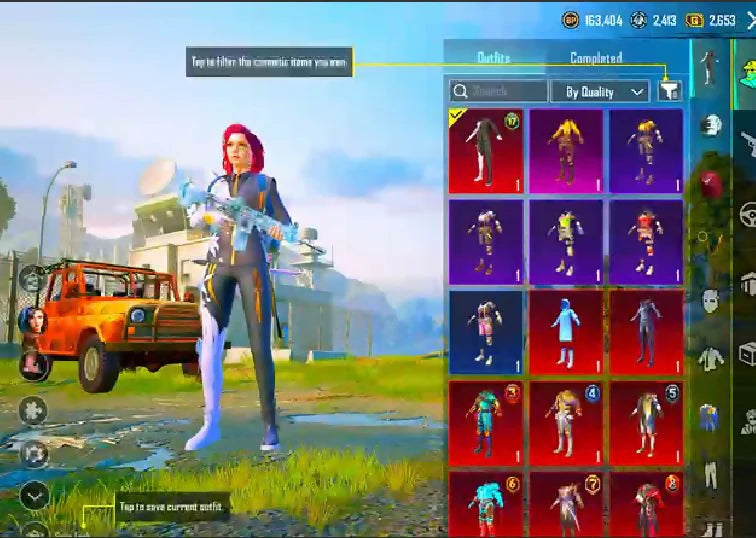Open the character face portrait button
Viewport: 756px width, 538px height.
click(31, 322)
